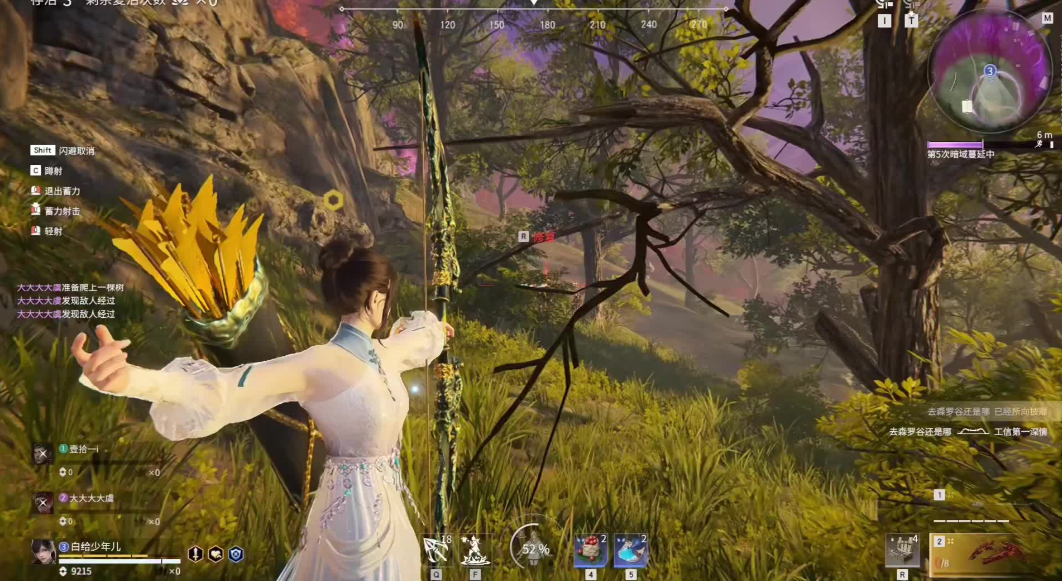Viewport: 1062px width, 581px height.
Task: Click the numbered 3 player marker on minimap
Action: pos(989,72)
